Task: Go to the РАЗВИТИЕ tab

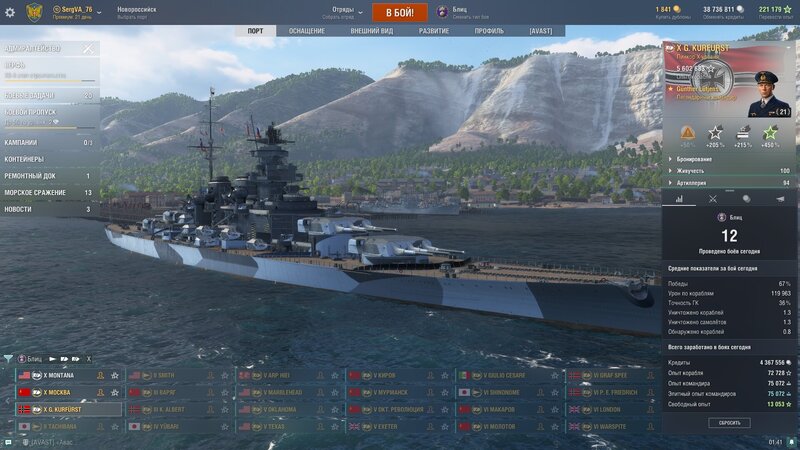Action: pyautogui.click(x=434, y=31)
